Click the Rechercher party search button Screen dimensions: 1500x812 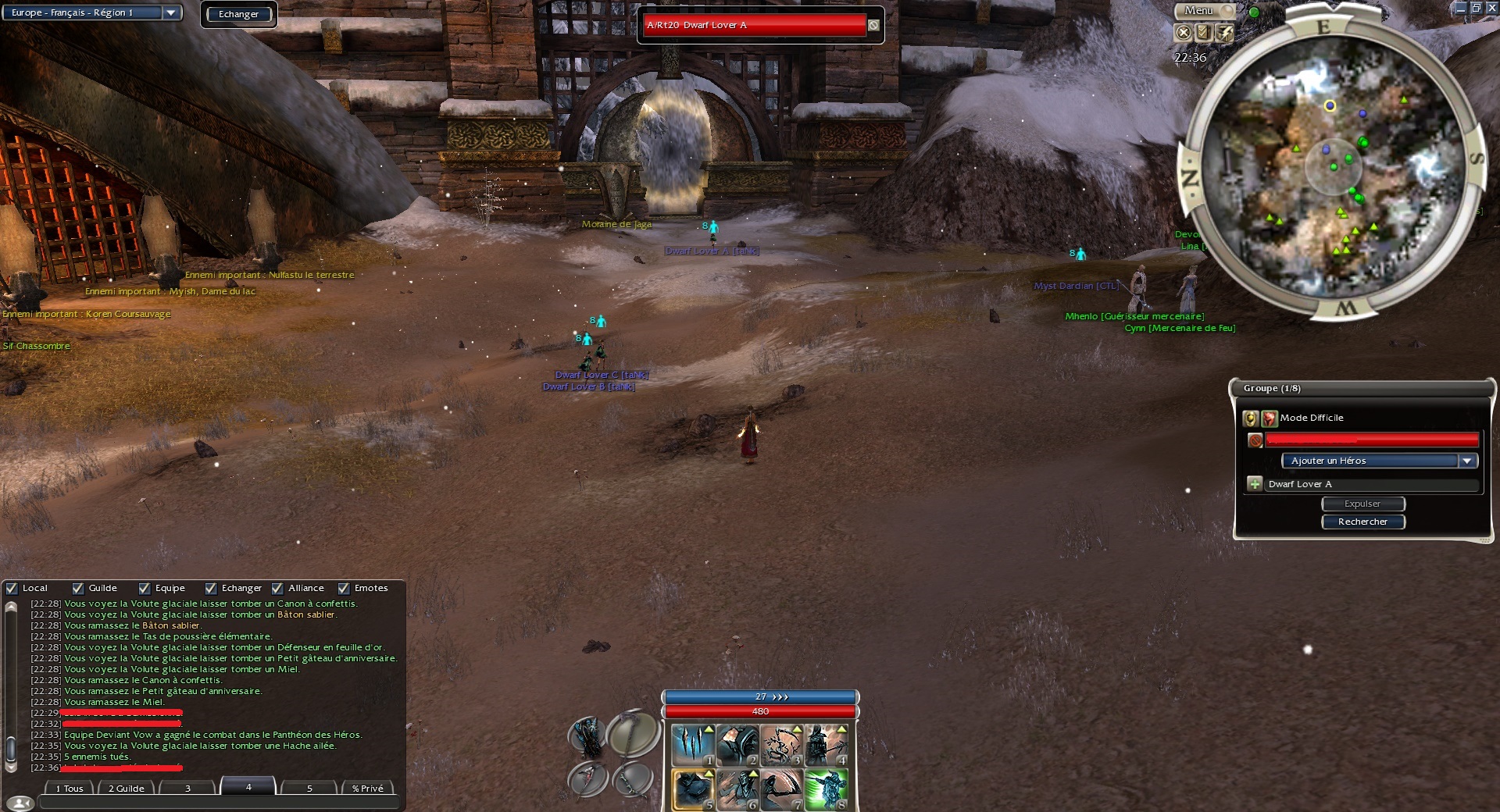click(1362, 522)
